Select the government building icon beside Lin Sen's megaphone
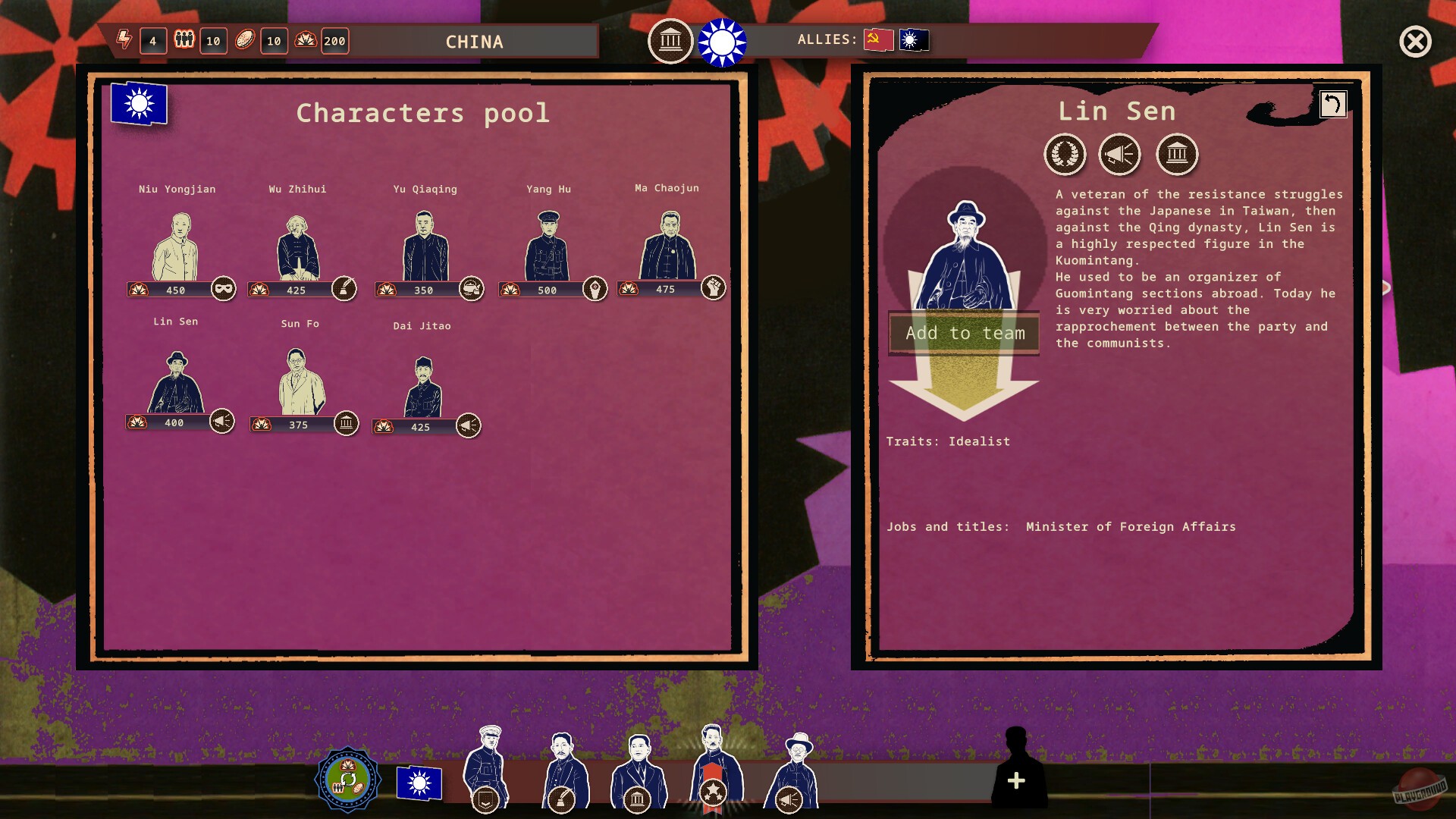1456x819 pixels. pyautogui.click(x=1177, y=155)
